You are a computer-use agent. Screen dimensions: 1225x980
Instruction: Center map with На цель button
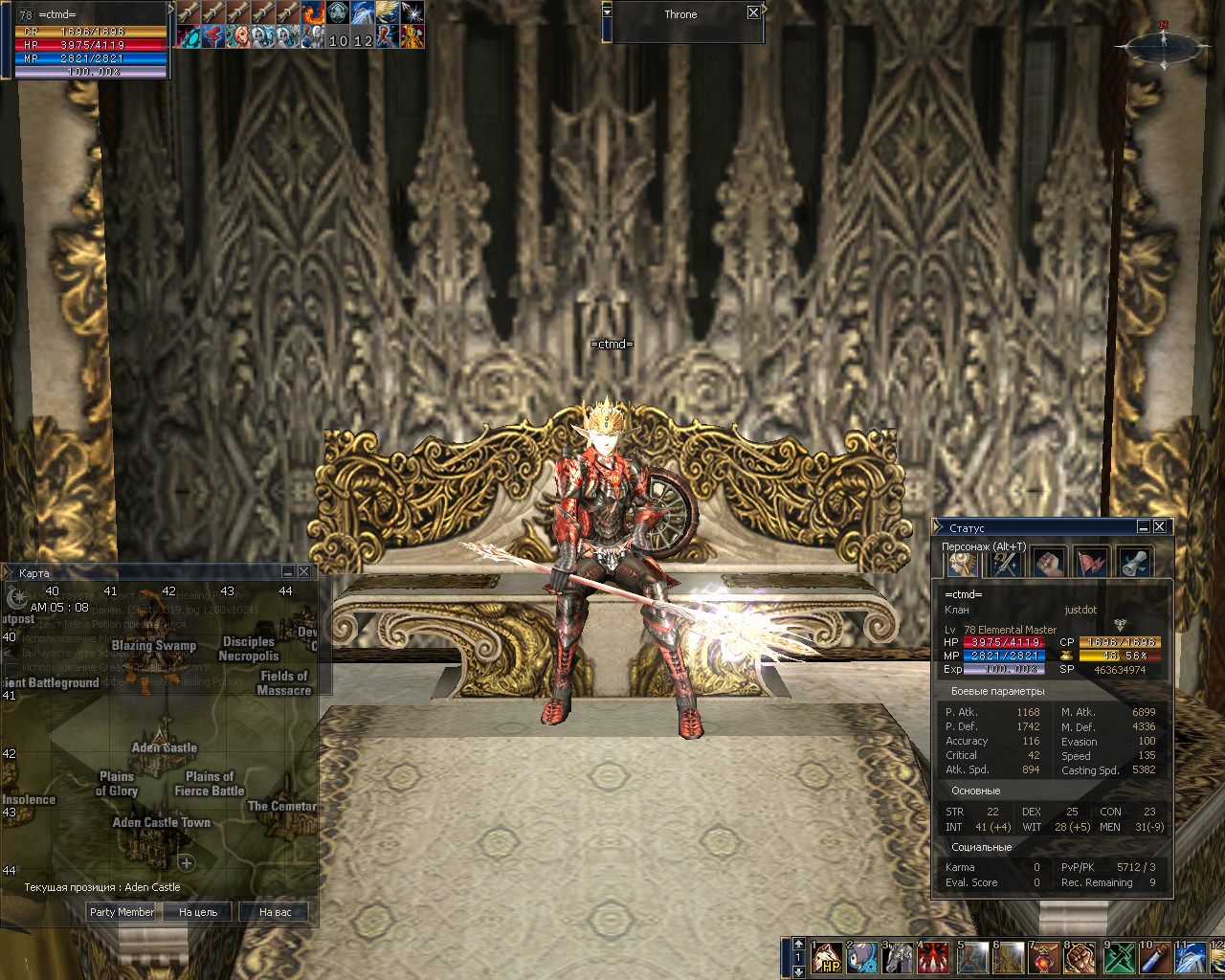coord(198,912)
